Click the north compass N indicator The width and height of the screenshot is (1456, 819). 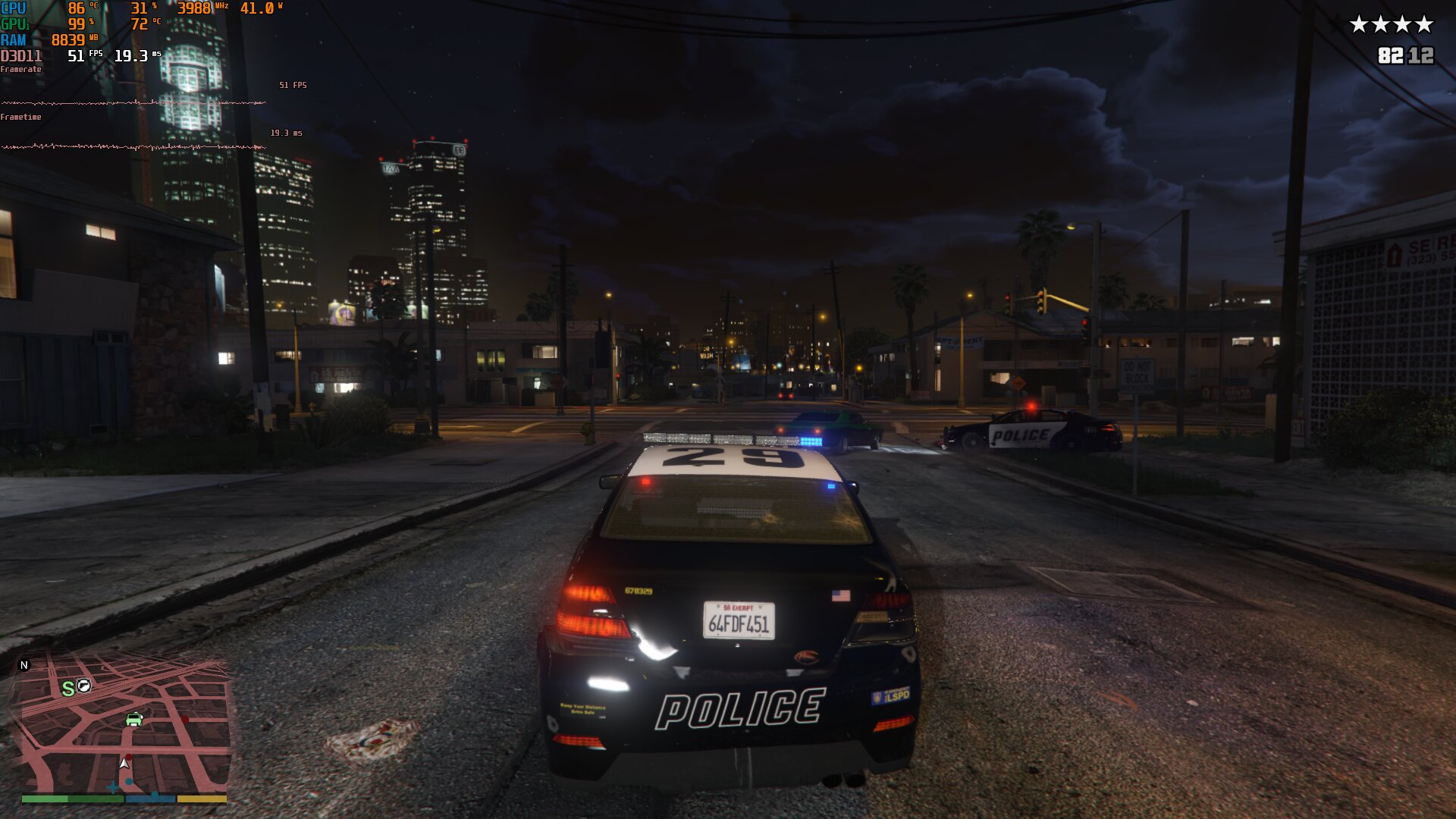tap(24, 665)
